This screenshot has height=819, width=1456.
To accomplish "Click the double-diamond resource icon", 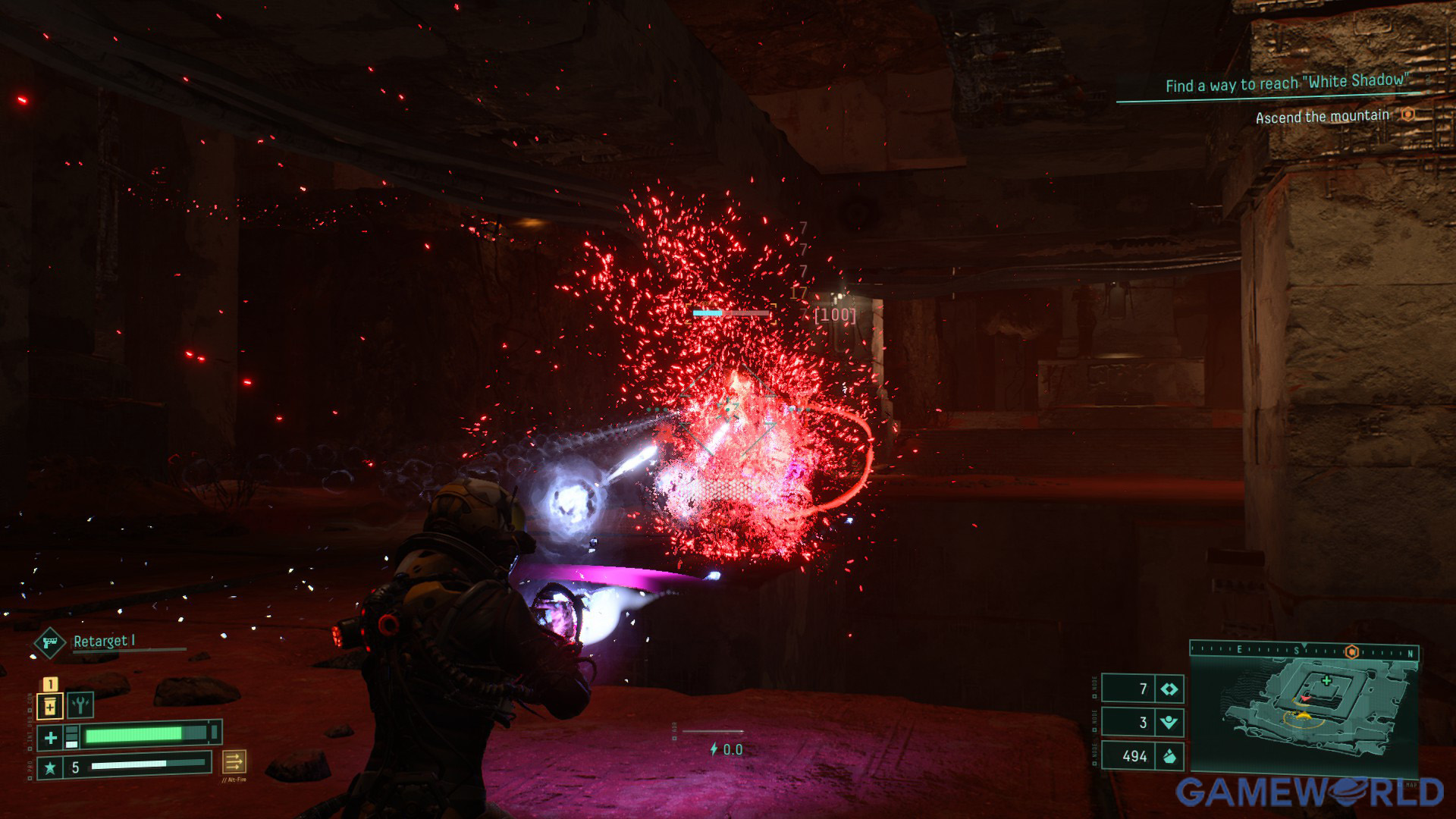I will (x=1169, y=689).
